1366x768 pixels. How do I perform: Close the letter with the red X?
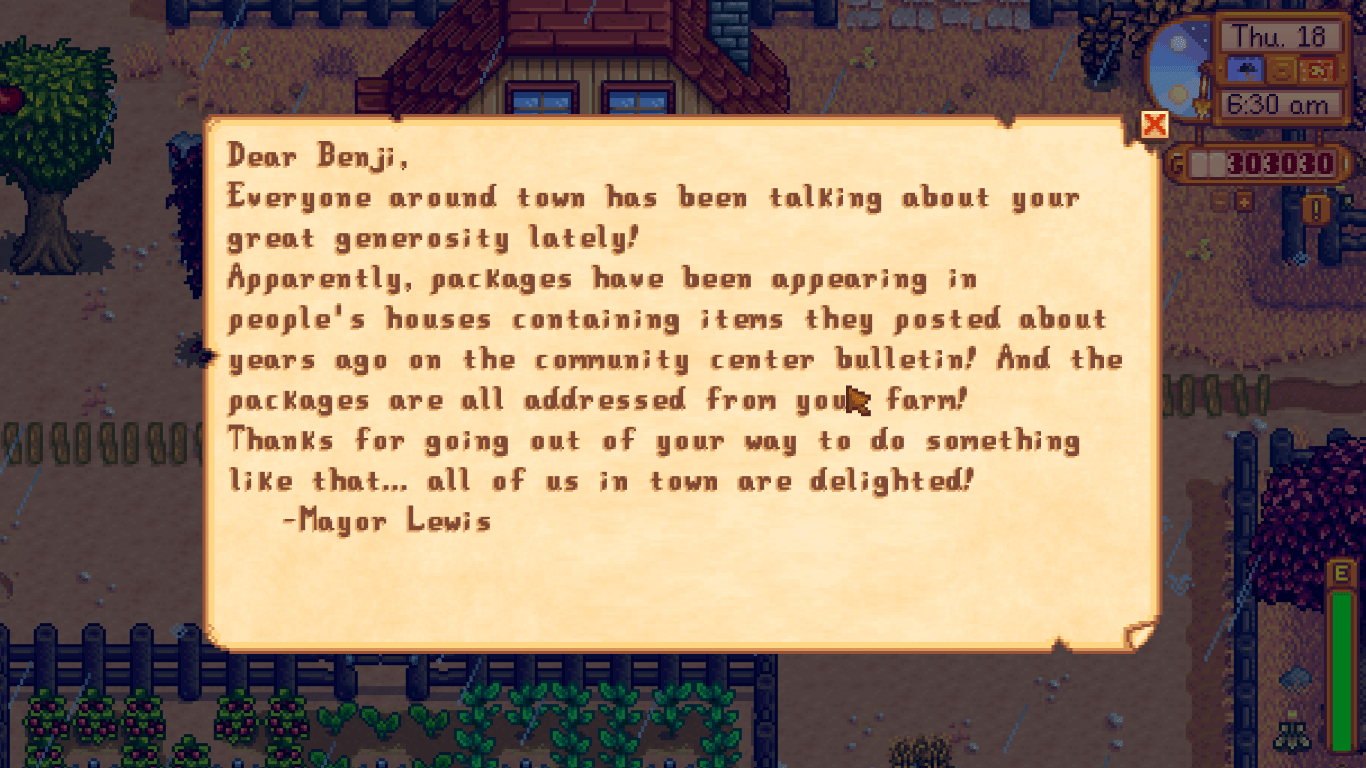point(1153,124)
